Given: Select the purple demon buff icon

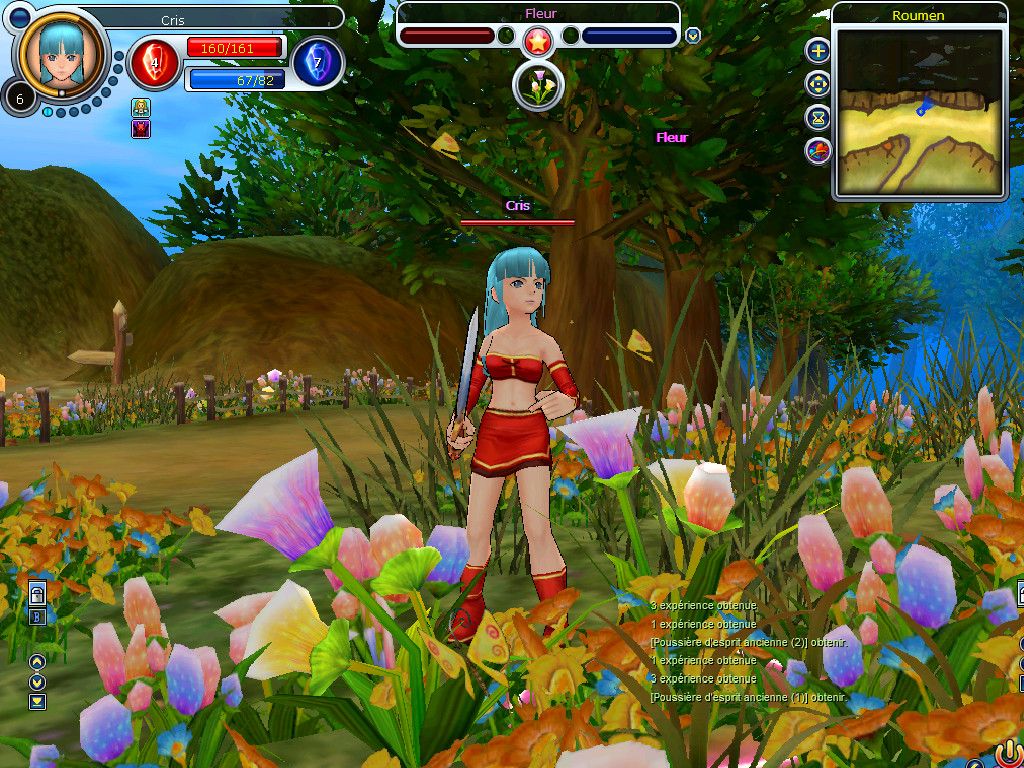Looking at the screenshot, I should [x=141, y=128].
